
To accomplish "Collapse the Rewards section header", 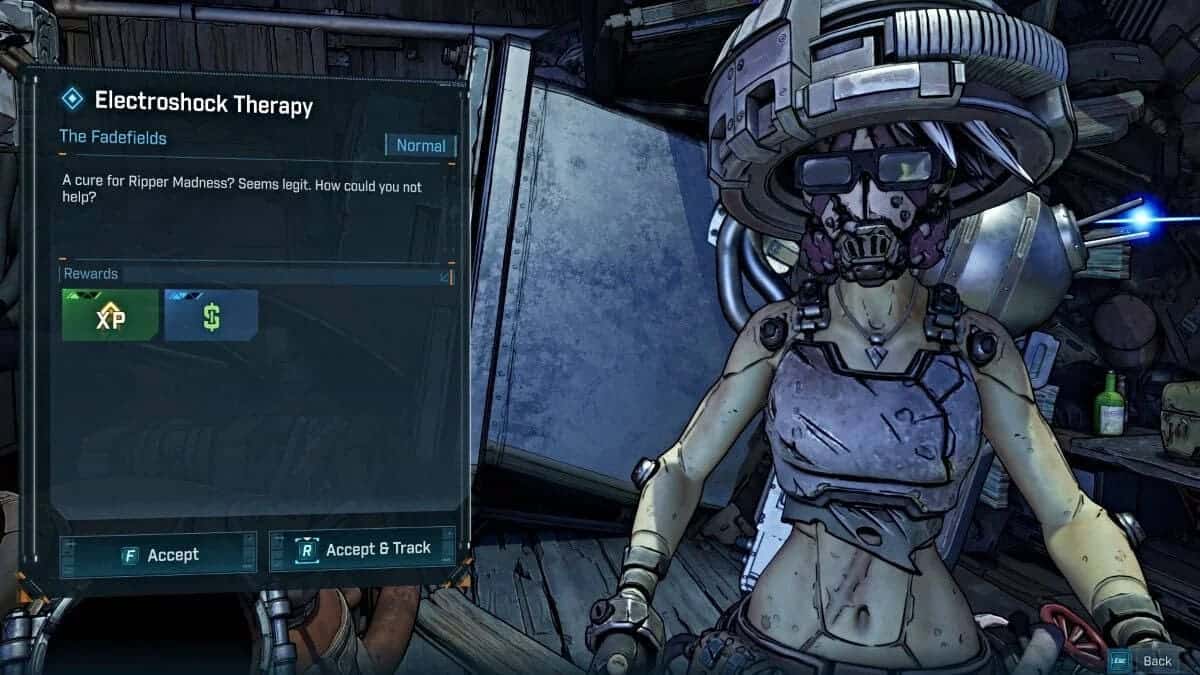I will 445,275.
